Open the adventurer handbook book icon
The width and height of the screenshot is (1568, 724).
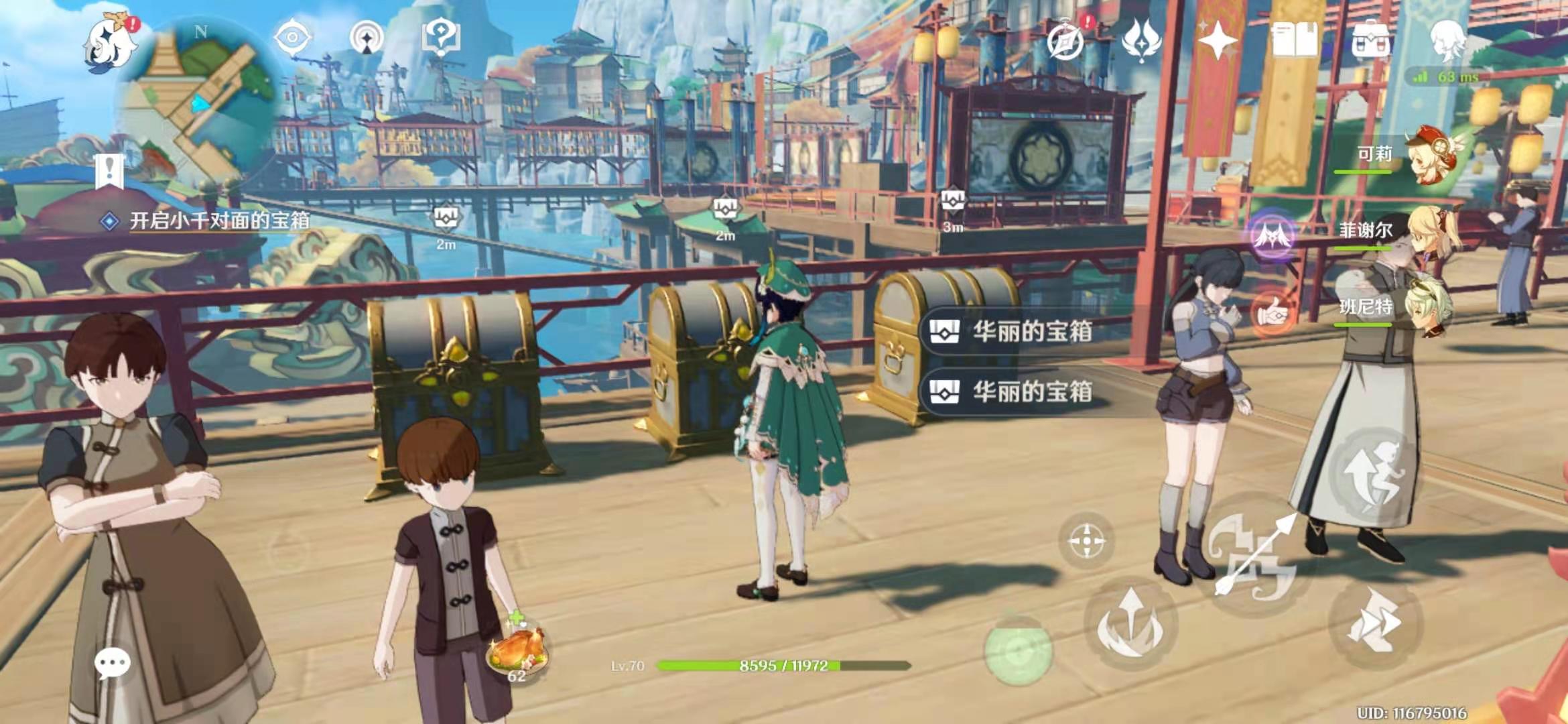1294,40
